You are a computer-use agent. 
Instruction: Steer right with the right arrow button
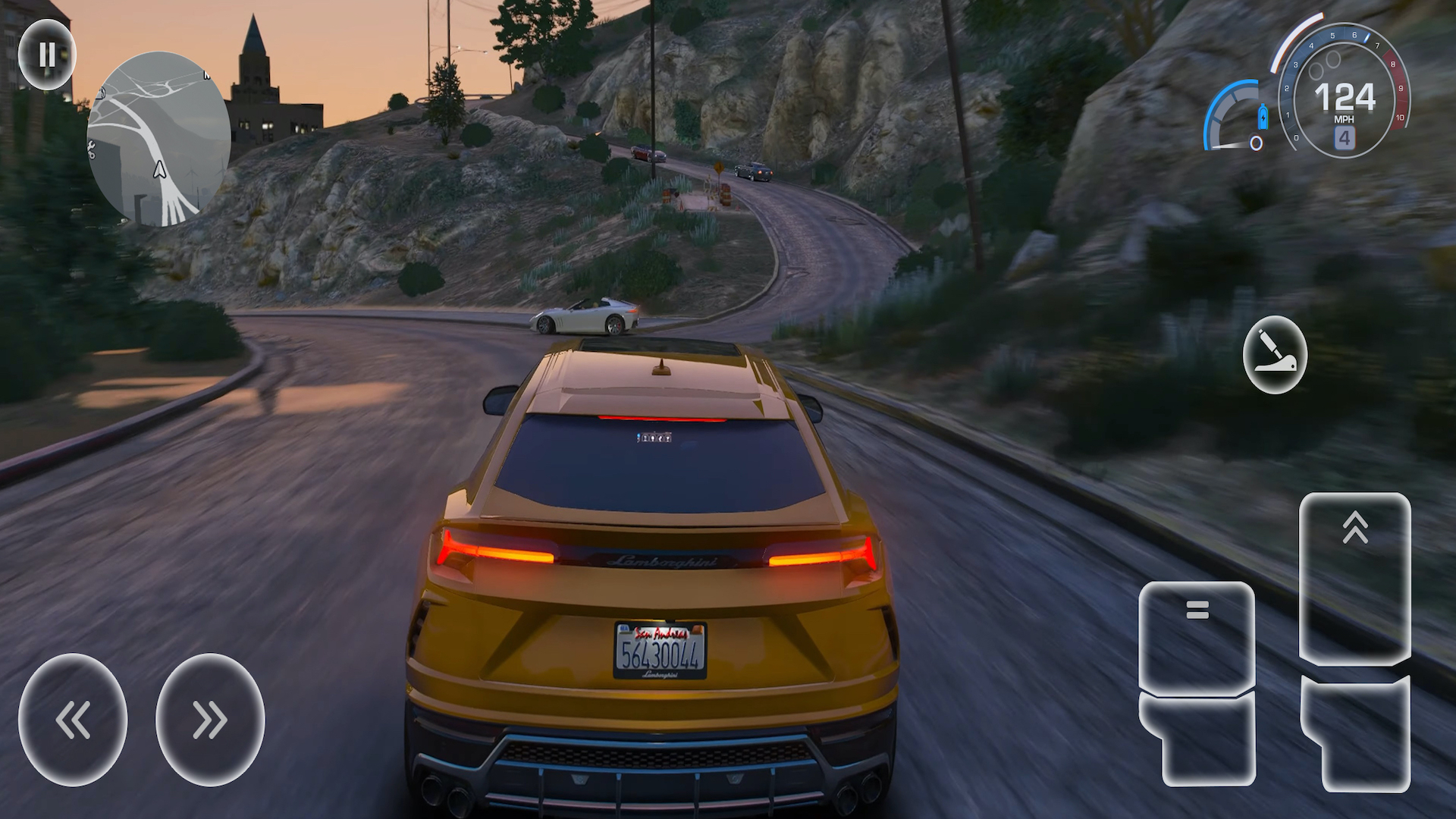coord(210,719)
